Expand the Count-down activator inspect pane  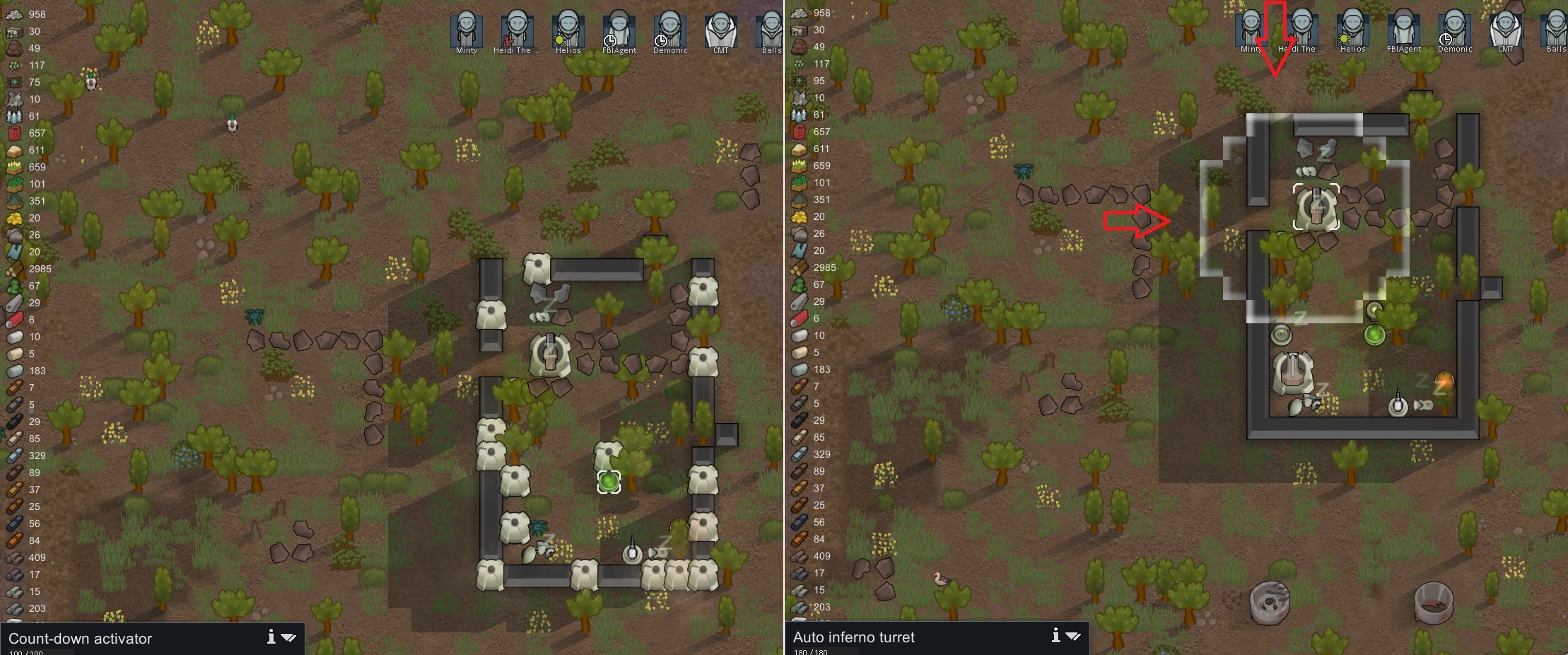tap(289, 637)
